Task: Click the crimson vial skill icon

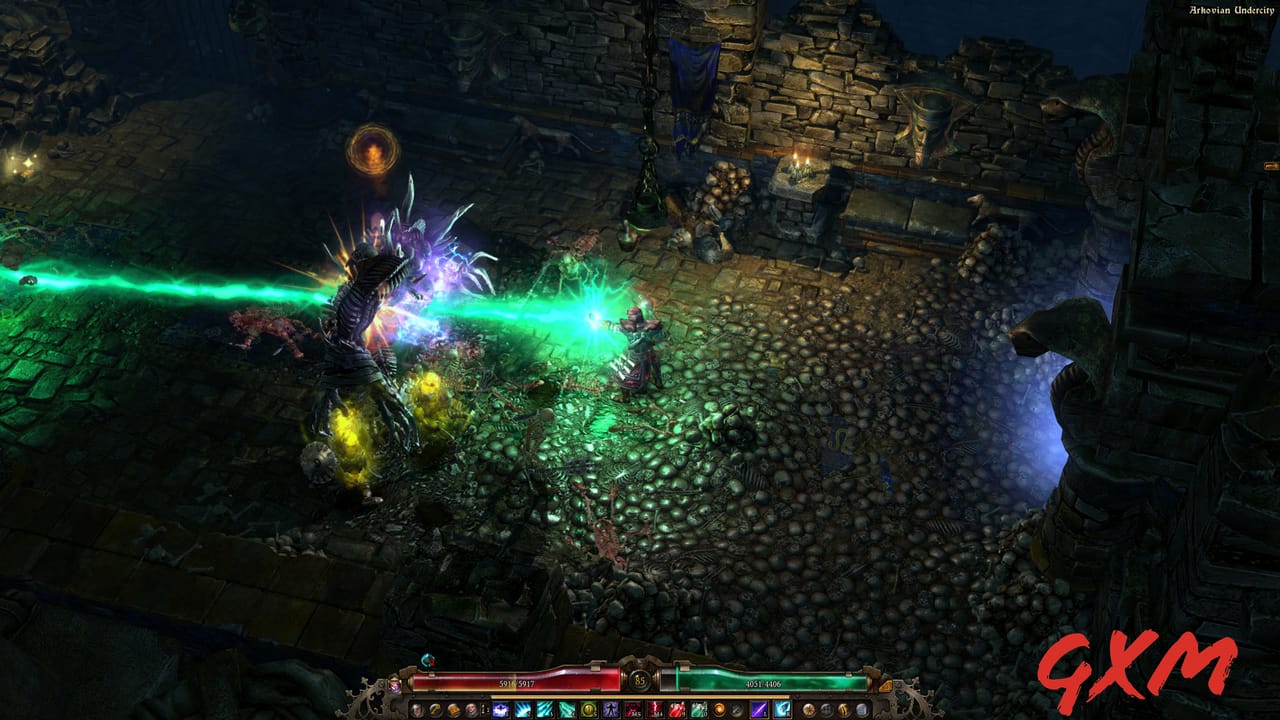Action: 676,710
